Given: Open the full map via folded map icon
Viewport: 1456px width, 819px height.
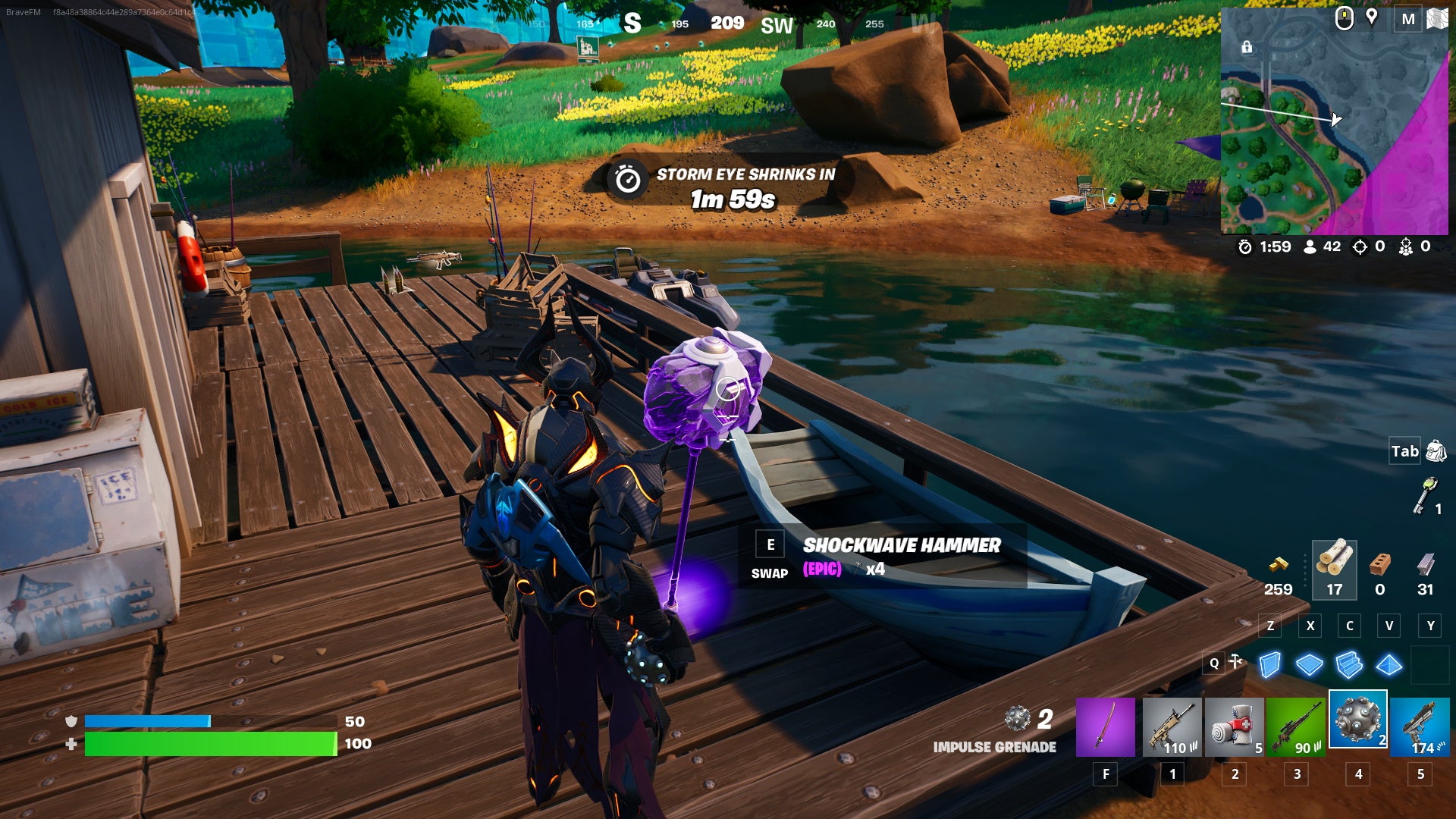Looking at the screenshot, I should click(x=1437, y=19).
